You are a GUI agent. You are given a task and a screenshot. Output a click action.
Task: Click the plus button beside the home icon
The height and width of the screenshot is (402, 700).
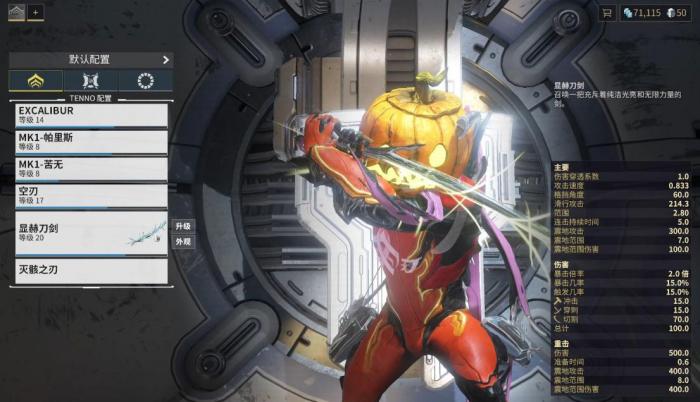36,12
